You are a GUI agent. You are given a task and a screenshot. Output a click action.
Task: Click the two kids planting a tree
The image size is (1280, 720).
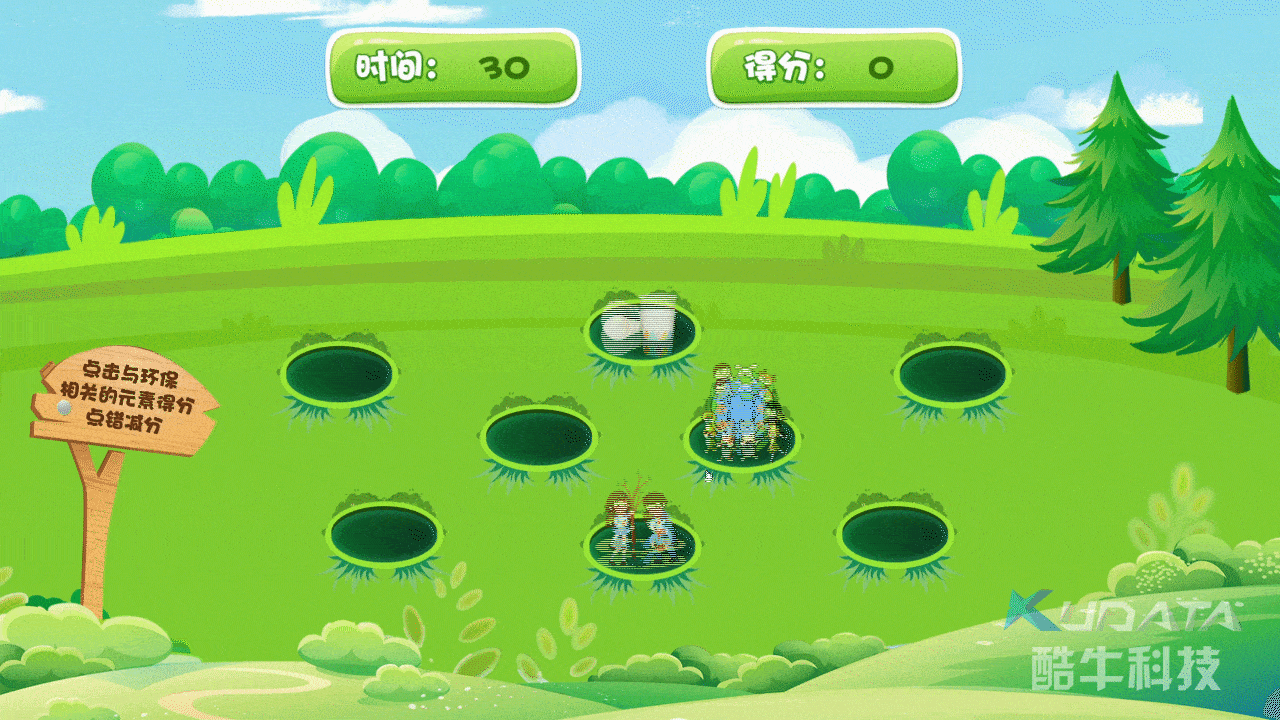point(639,530)
